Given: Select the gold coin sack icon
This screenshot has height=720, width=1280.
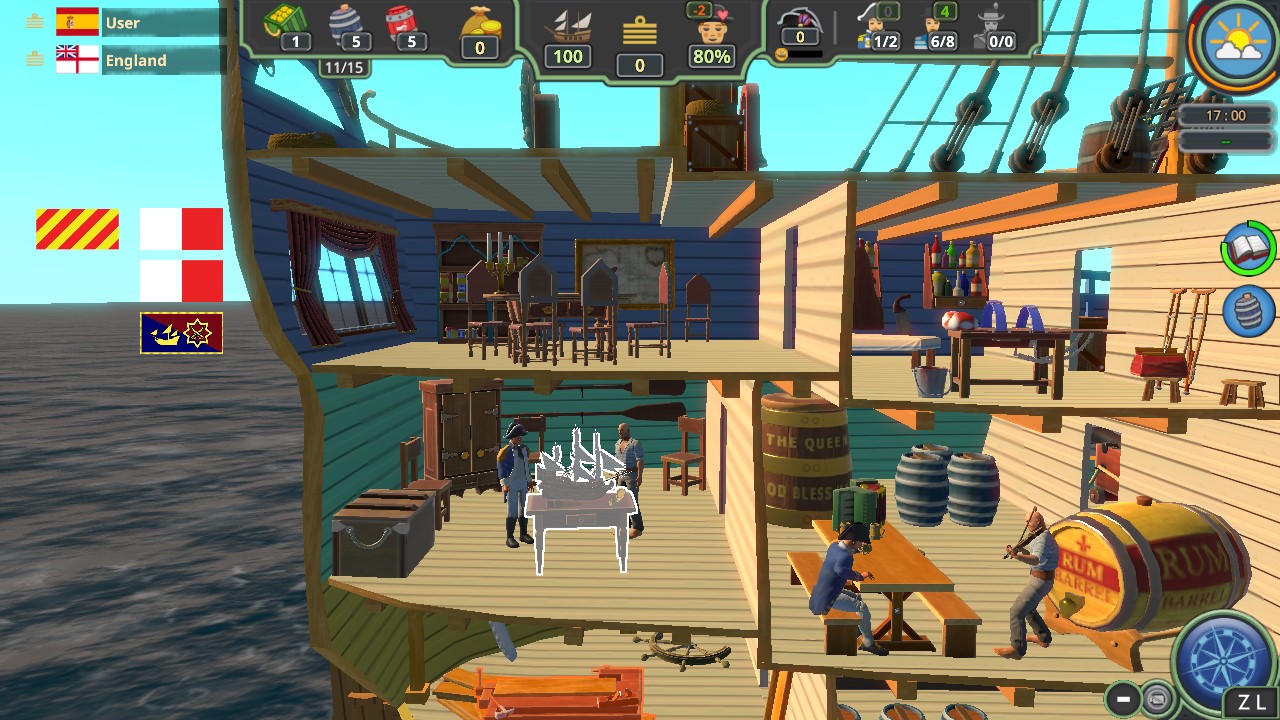Looking at the screenshot, I should tap(480, 25).
